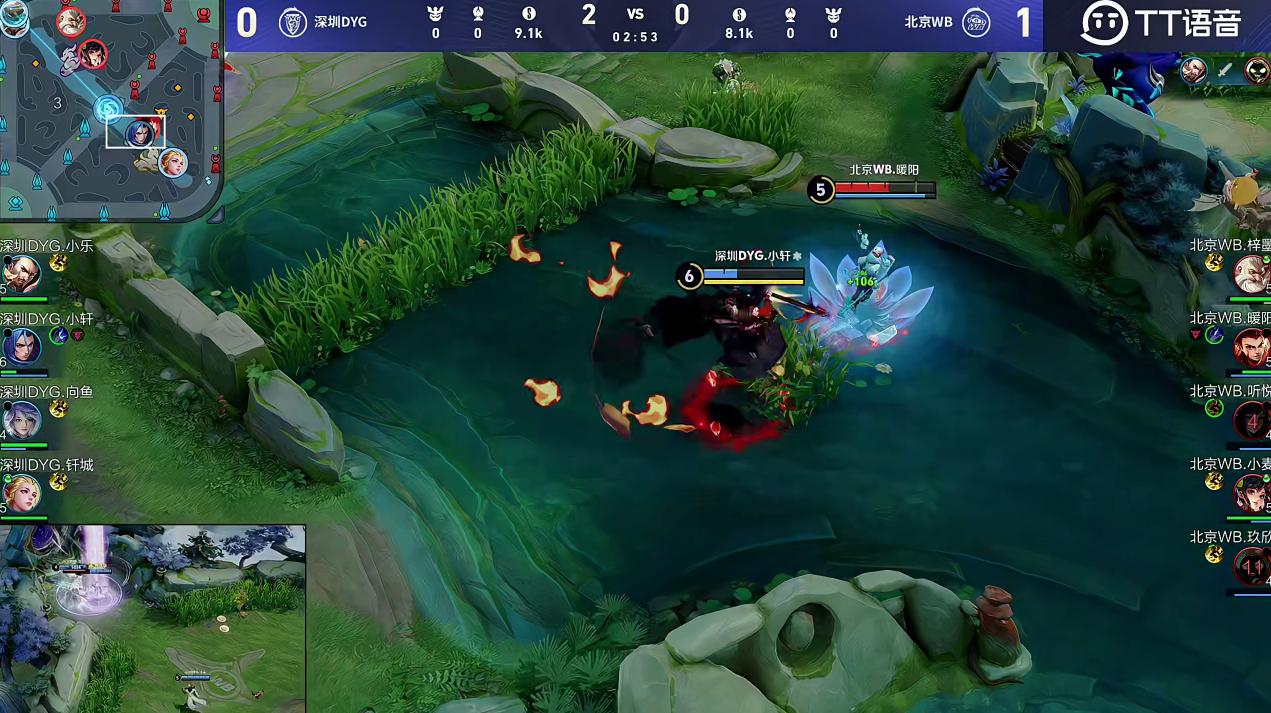Pick the black-haired female hero portrait of 北京WB

[1251, 493]
